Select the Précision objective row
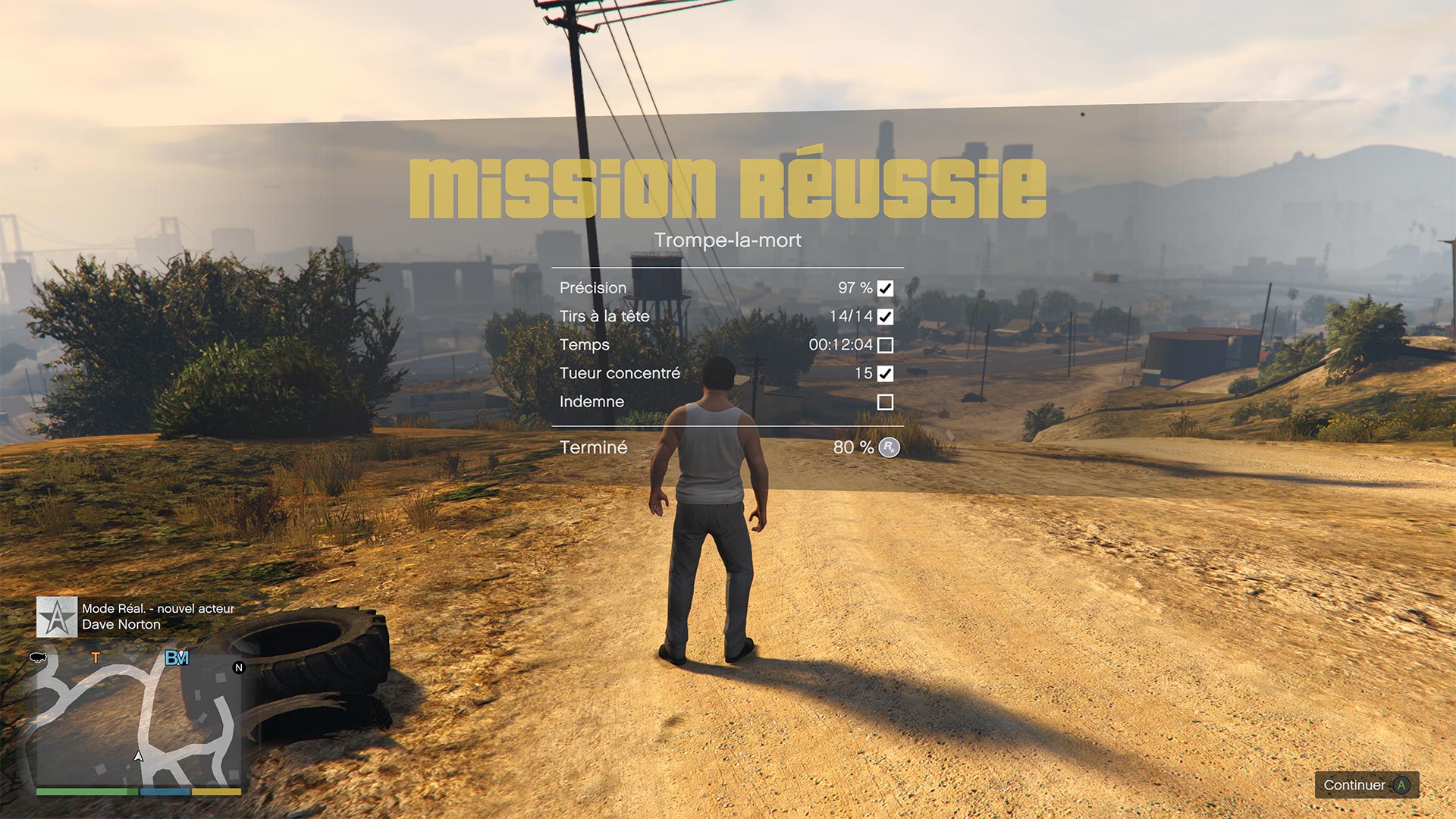1456x819 pixels. pyautogui.click(x=726, y=288)
